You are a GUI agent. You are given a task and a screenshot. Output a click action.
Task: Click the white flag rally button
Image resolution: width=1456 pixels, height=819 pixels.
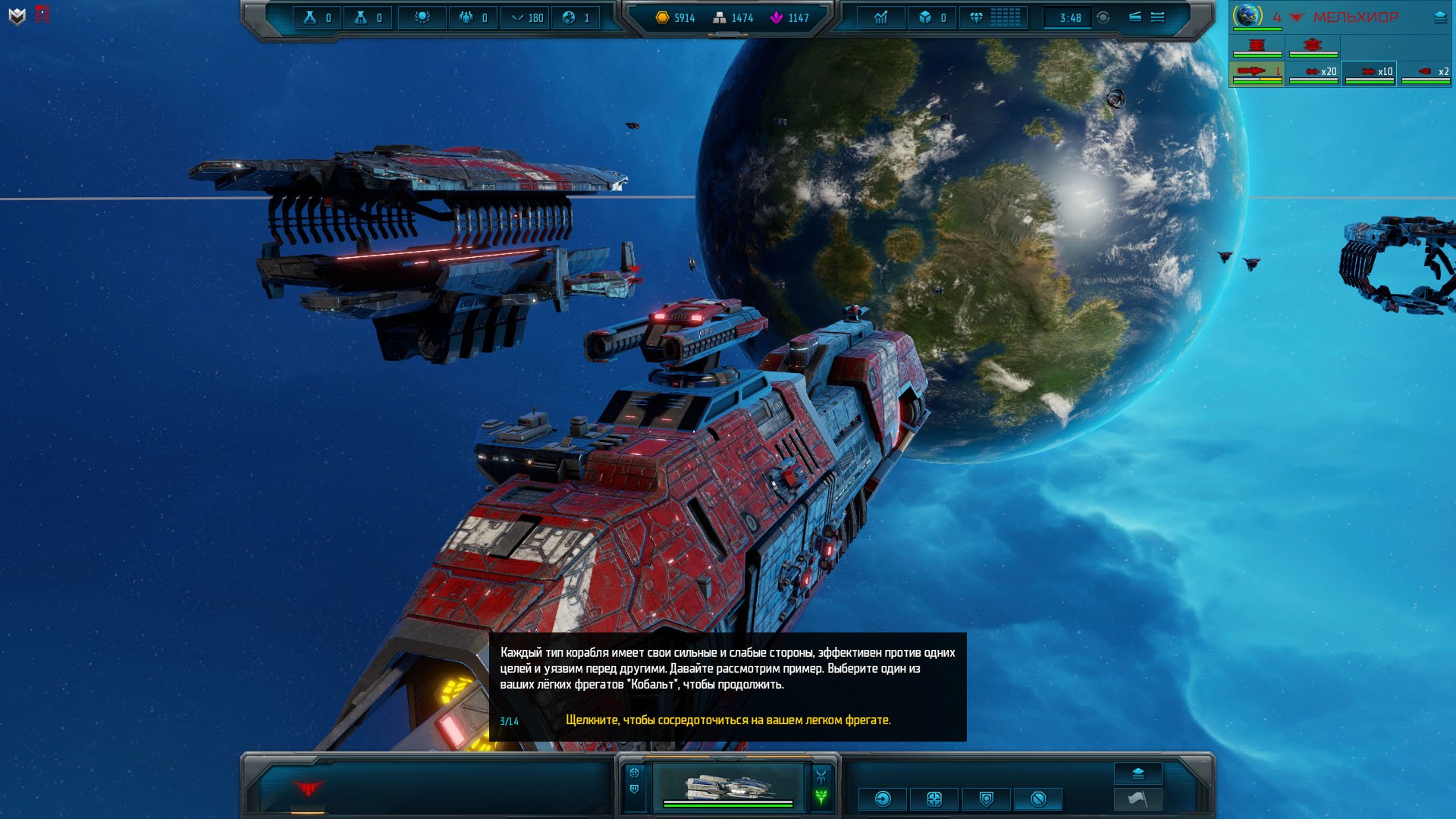[1137, 799]
